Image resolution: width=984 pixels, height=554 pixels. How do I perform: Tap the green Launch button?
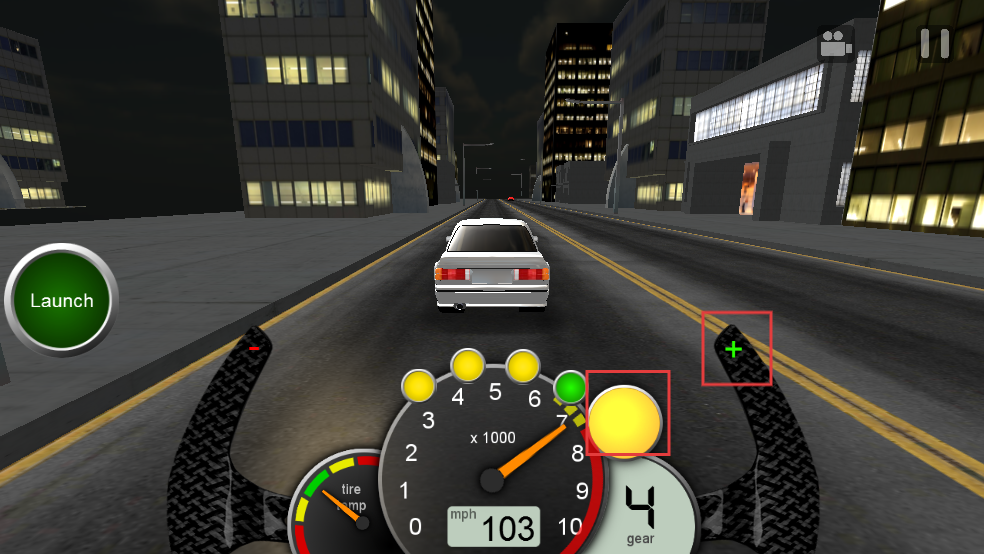[x=61, y=300]
